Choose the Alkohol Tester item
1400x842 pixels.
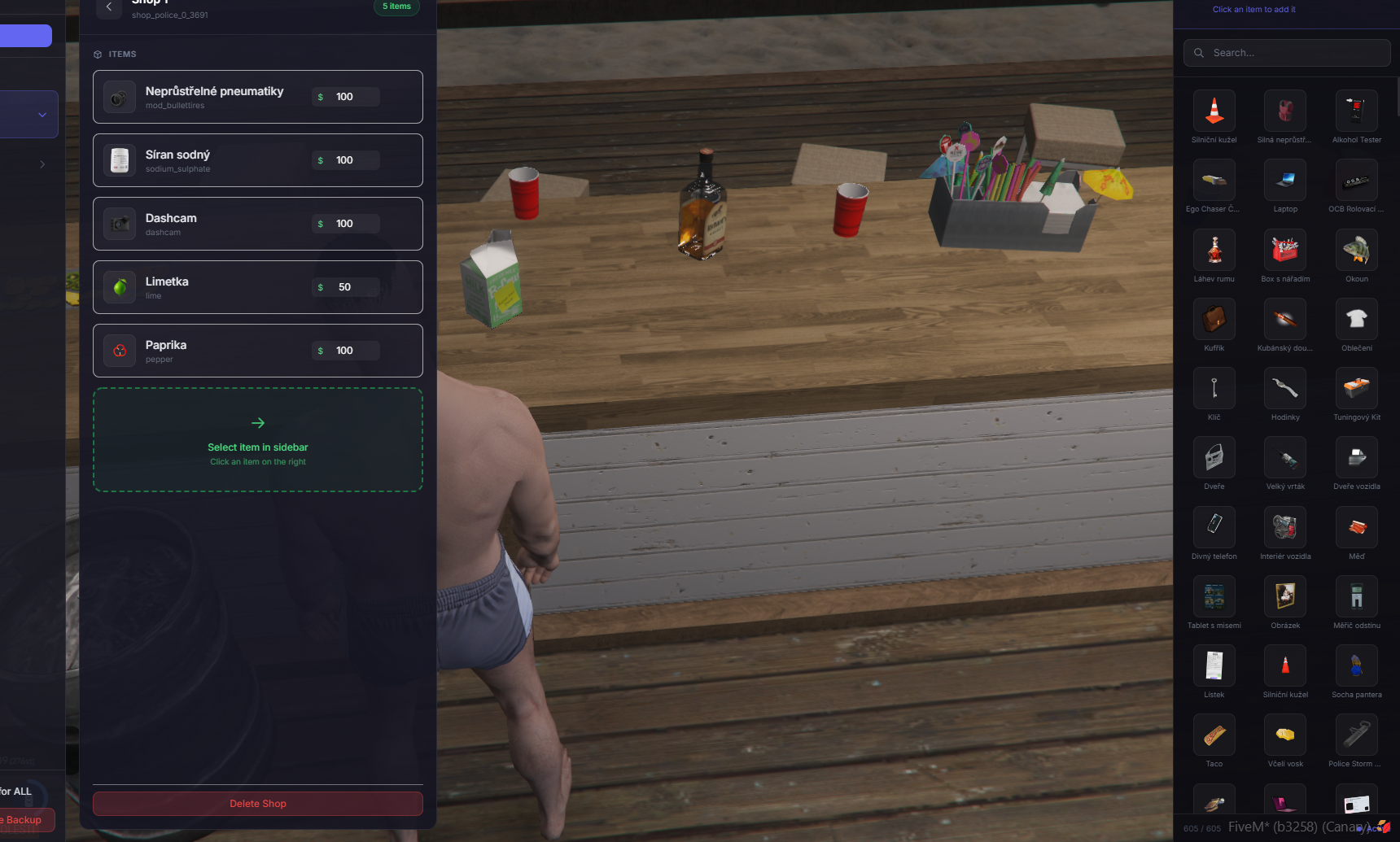point(1356,111)
